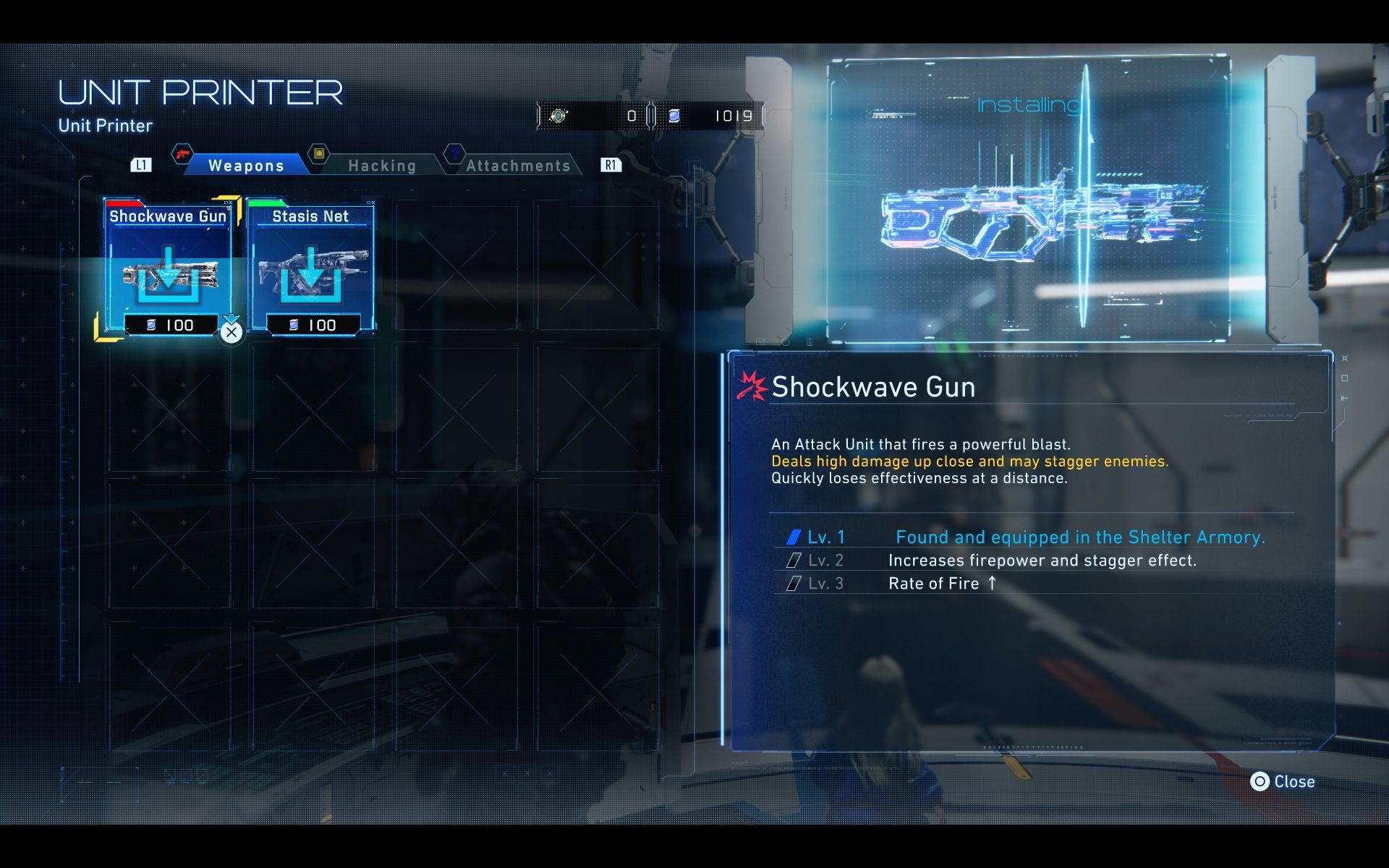Viewport: 1389px width, 868px height.
Task: Select the Shockwave Gun unit card
Action: click(169, 268)
